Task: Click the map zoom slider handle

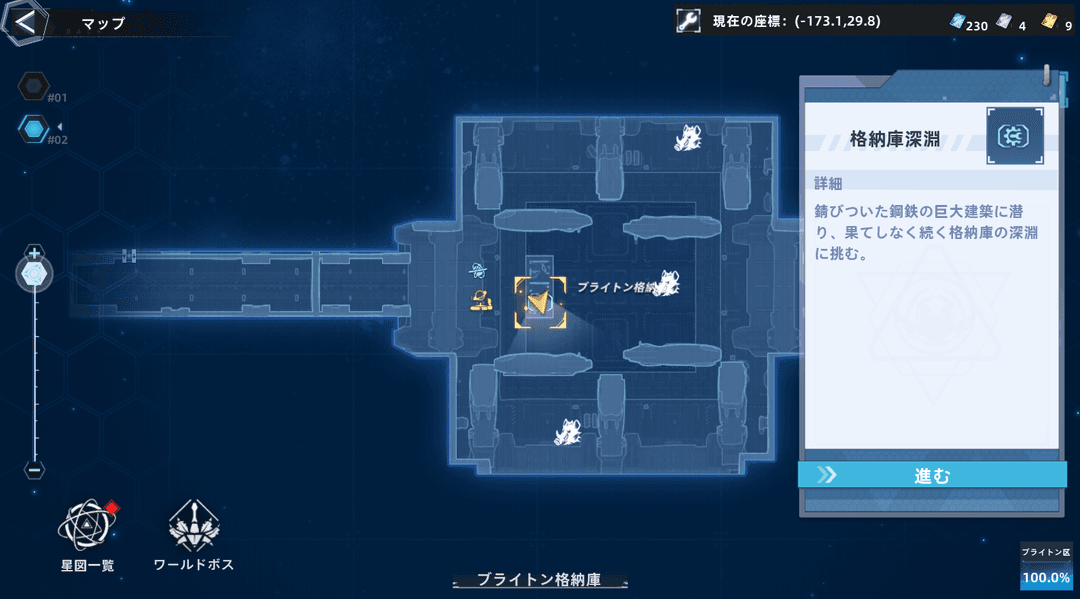Action: pyautogui.click(x=34, y=273)
